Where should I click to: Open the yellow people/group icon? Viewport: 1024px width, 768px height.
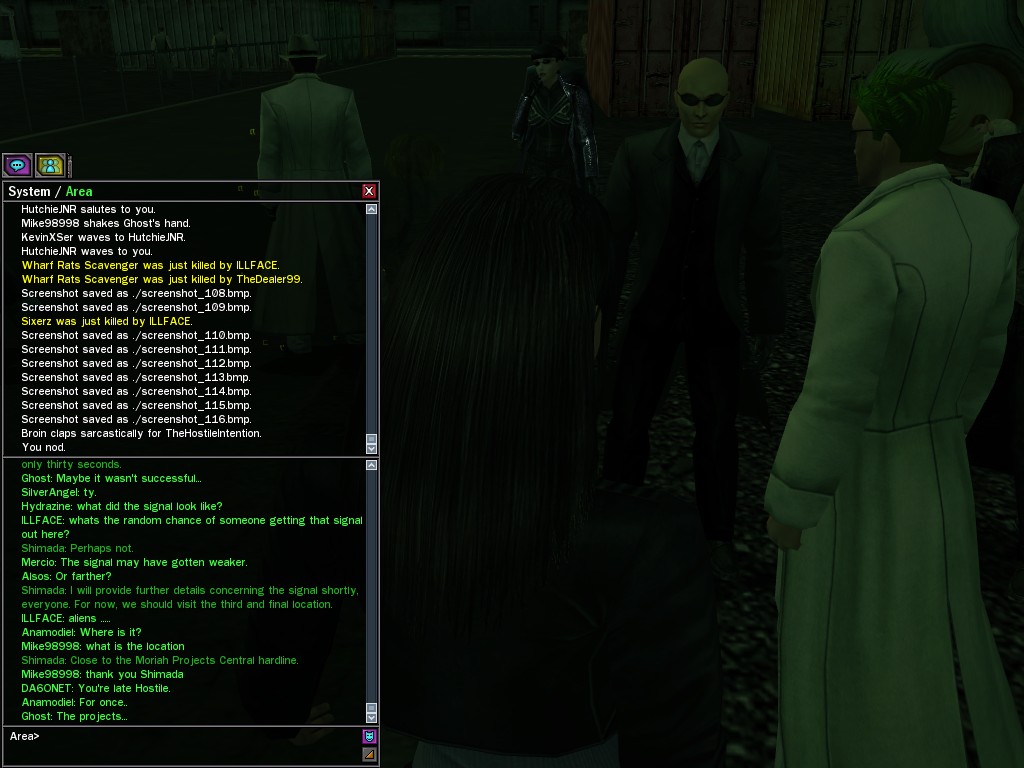50,165
